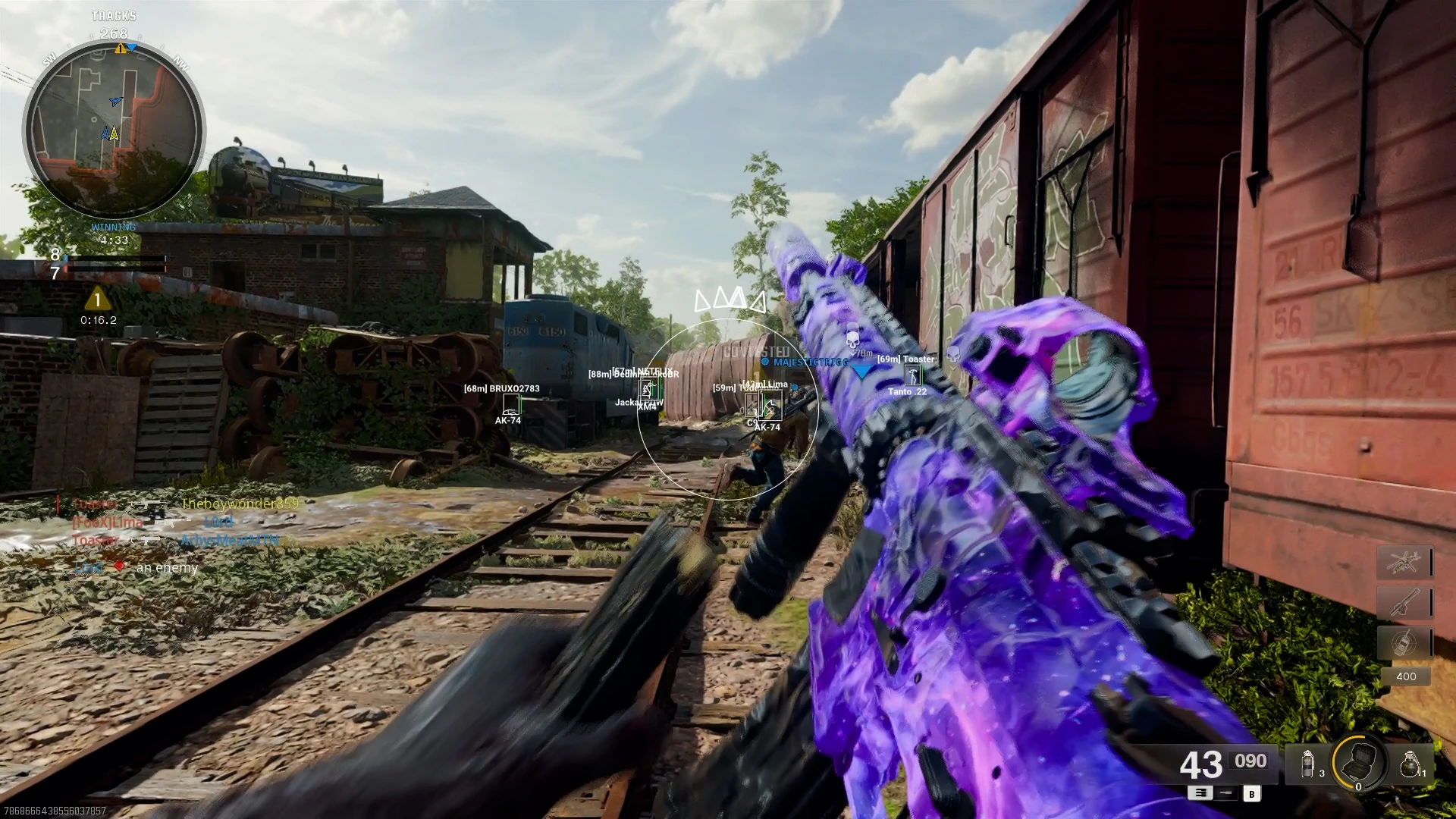Click the crown capture progress markers above crosshair
The height and width of the screenshot is (819, 1456).
[x=730, y=301]
